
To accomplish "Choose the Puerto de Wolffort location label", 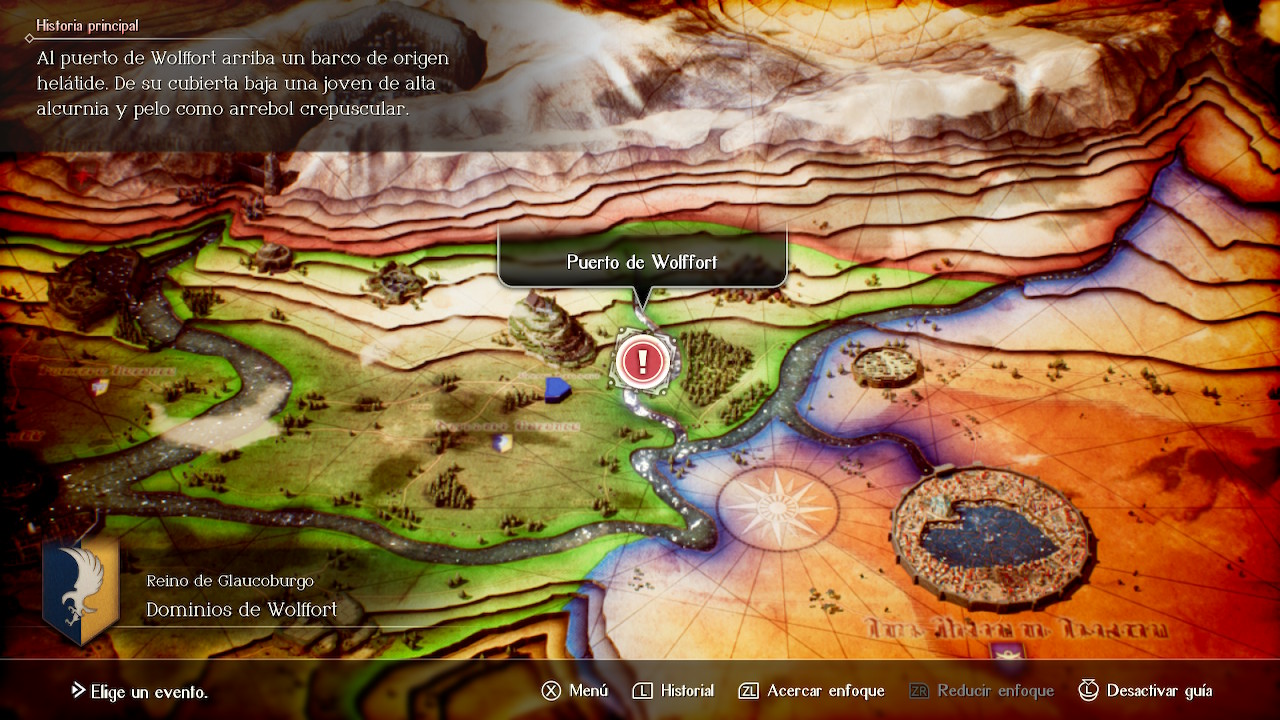I will [x=642, y=262].
